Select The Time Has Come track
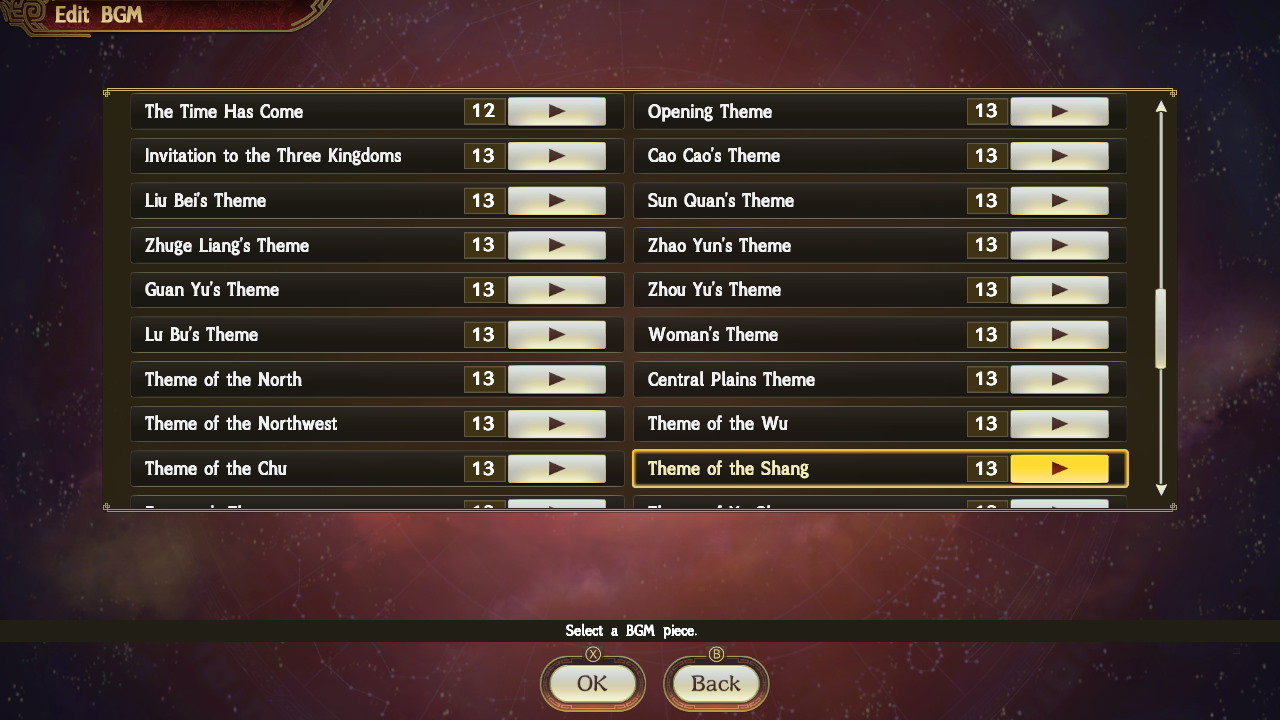This screenshot has height=720, width=1280. click(280, 111)
